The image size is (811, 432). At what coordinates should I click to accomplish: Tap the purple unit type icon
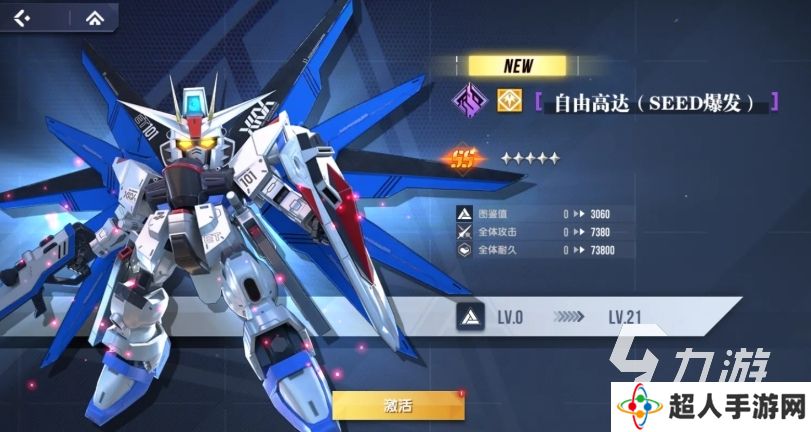tap(465, 101)
